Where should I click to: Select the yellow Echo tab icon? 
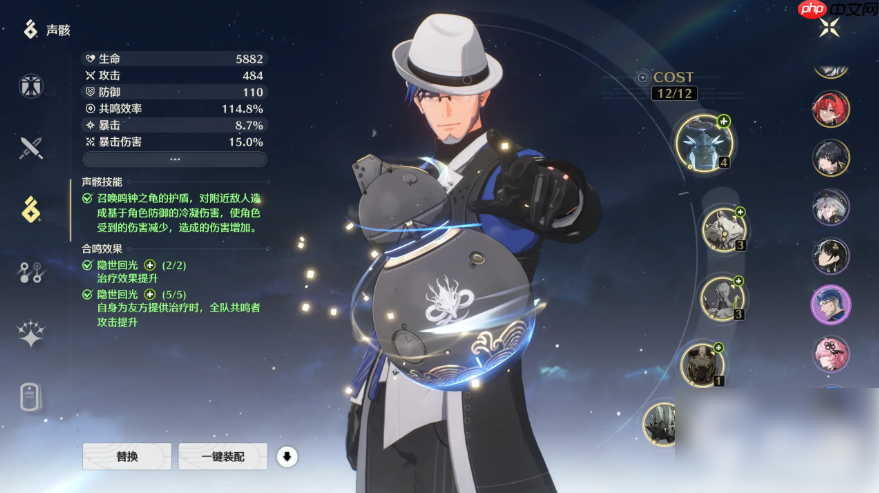[31, 210]
